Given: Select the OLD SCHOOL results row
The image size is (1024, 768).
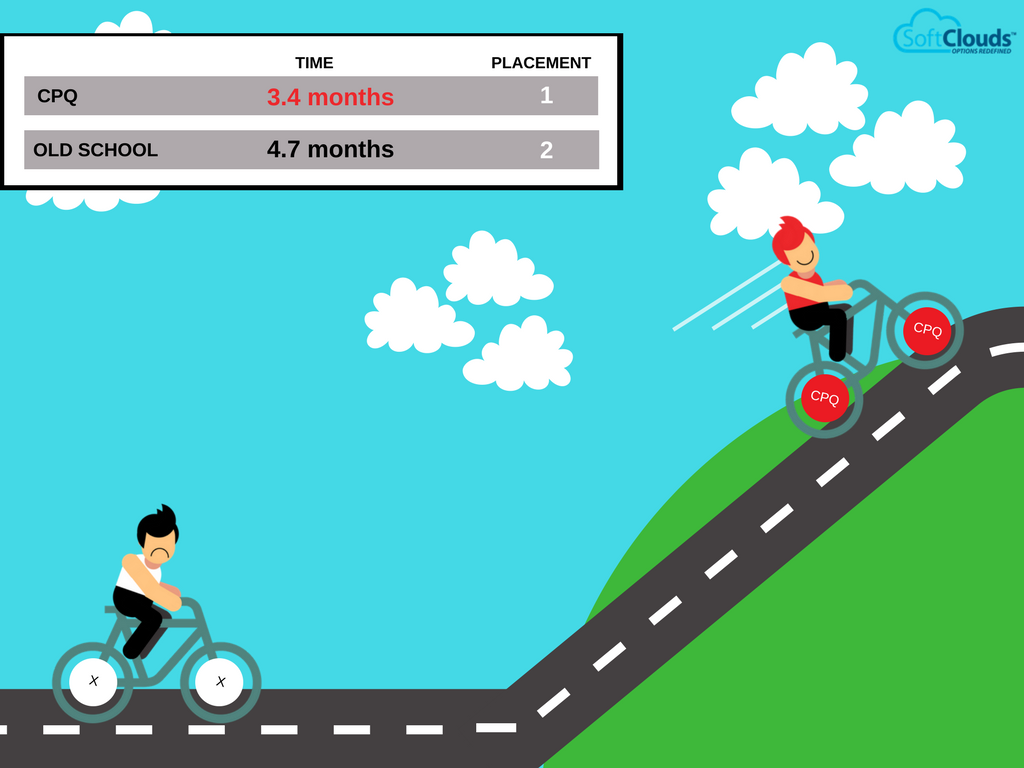Looking at the screenshot, I should click(311, 150).
